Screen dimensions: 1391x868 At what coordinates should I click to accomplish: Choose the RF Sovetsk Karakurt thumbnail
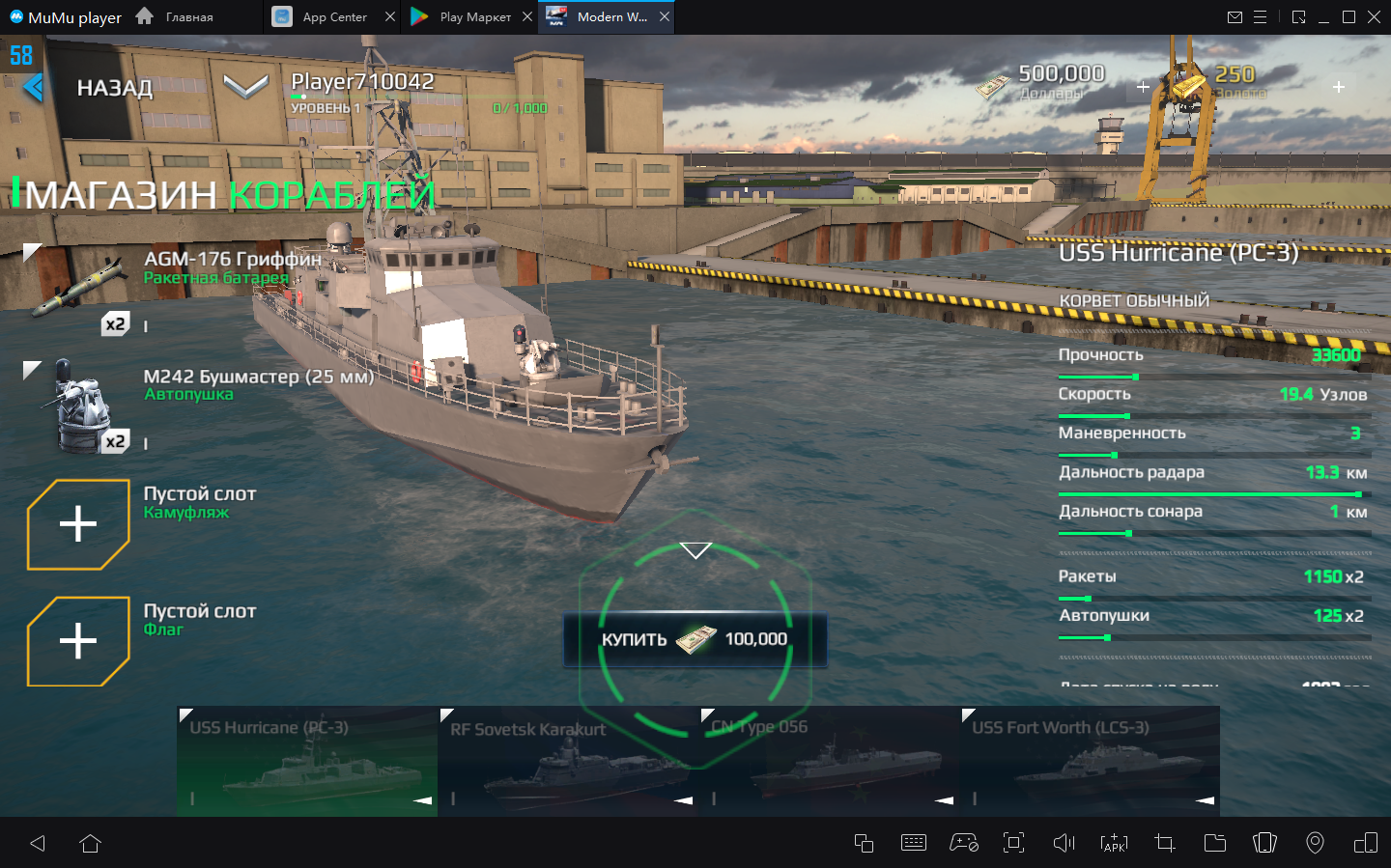568,763
